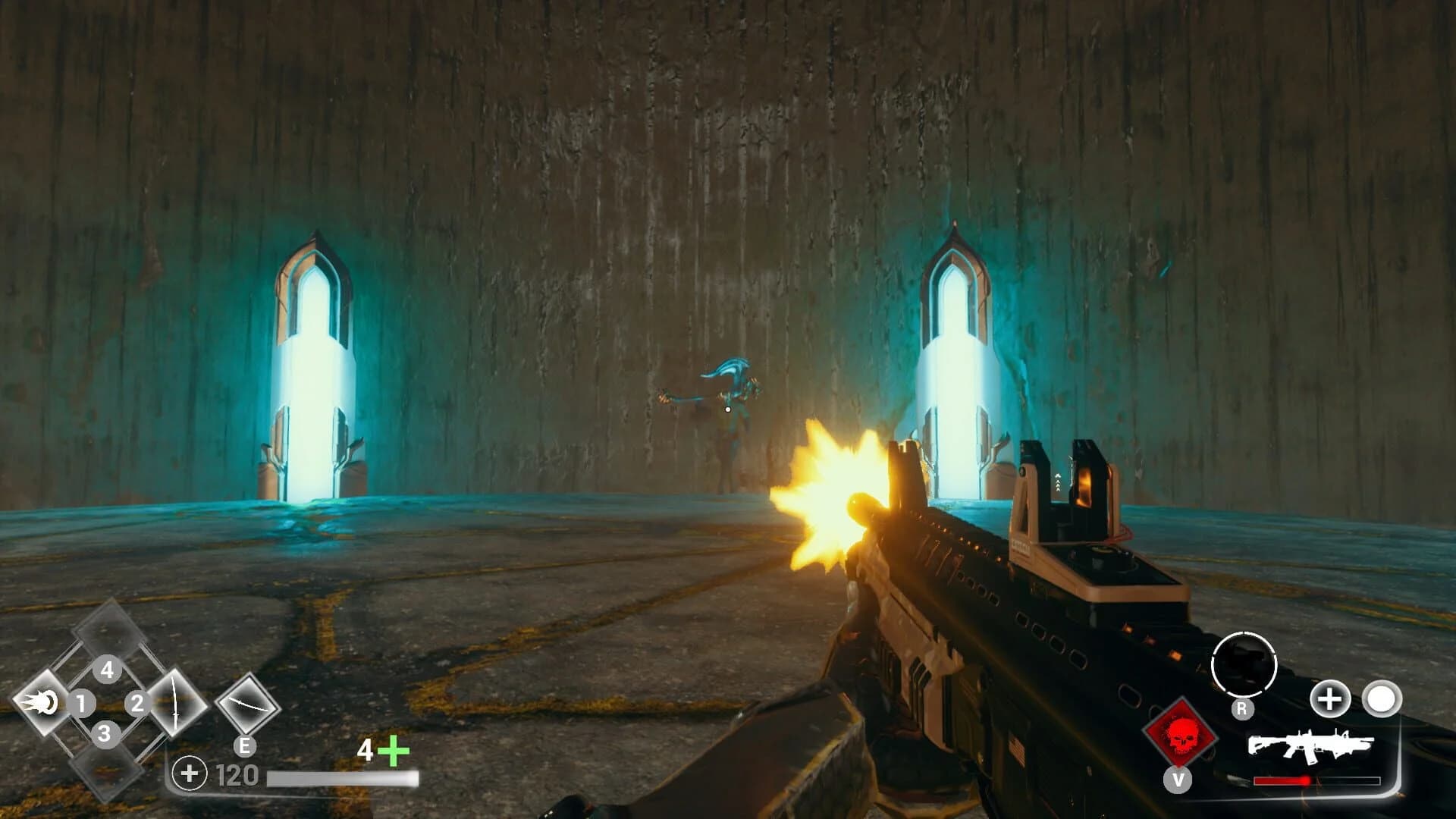The height and width of the screenshot is (819, 1456).
Task: Click the R key prompt badge
Action: [1241, 709]
